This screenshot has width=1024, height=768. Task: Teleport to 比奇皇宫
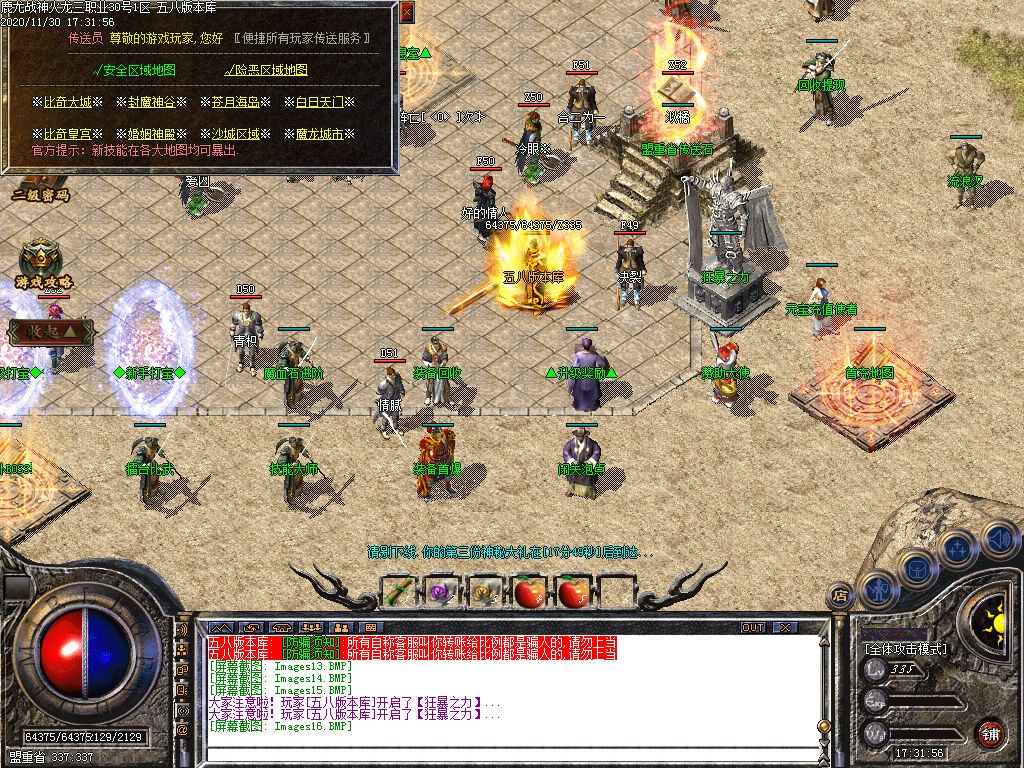(68, 134)
